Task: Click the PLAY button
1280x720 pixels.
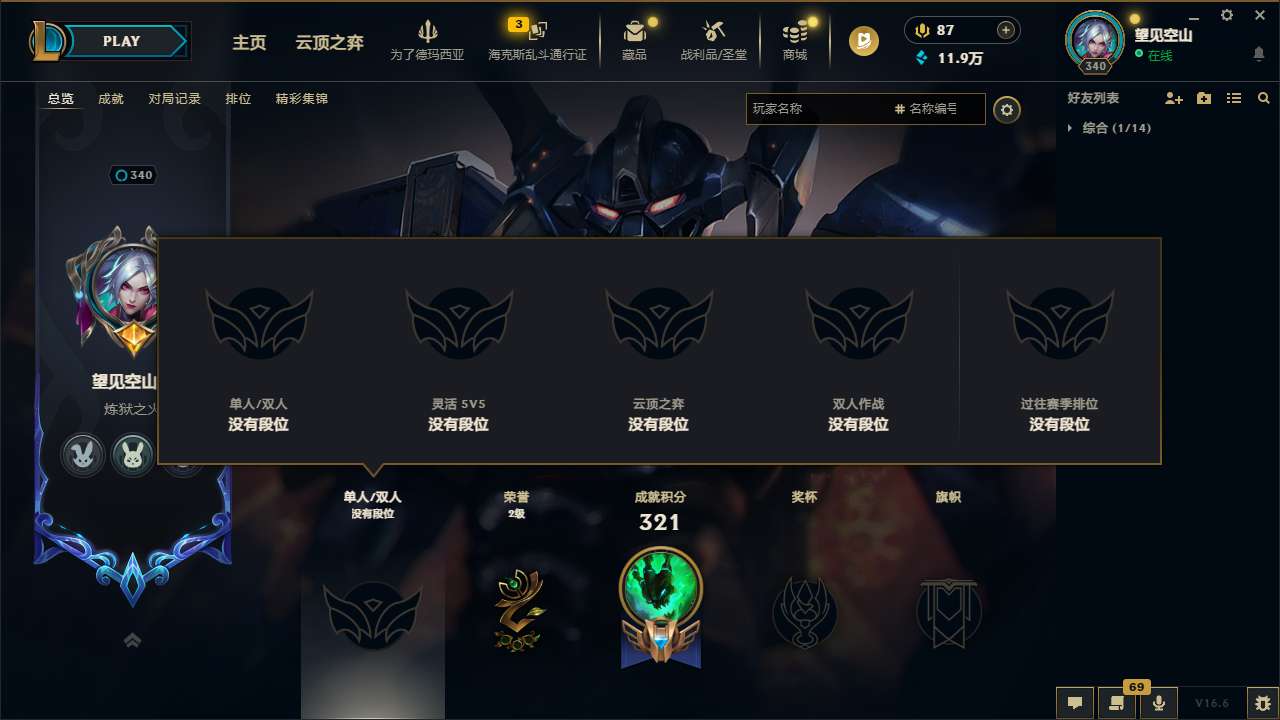Action: click(122, 41)
